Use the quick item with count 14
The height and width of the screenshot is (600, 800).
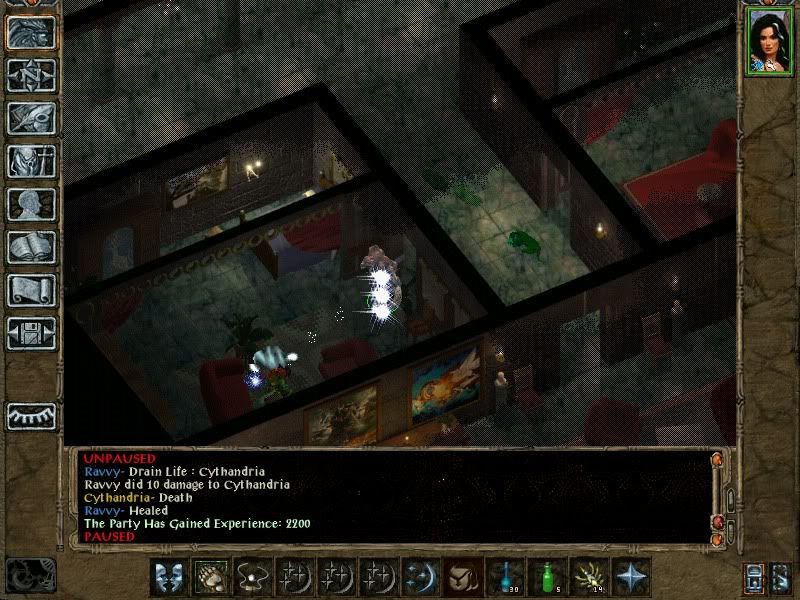(590, 576)
